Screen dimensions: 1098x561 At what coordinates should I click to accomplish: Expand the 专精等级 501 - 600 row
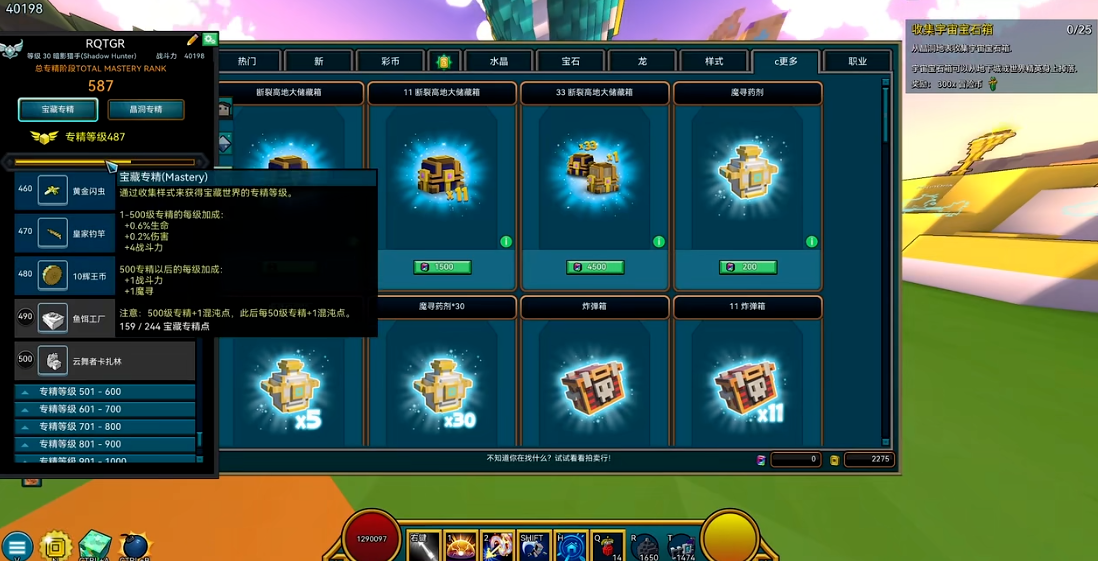pyautogui.click(x=105, y=392)
